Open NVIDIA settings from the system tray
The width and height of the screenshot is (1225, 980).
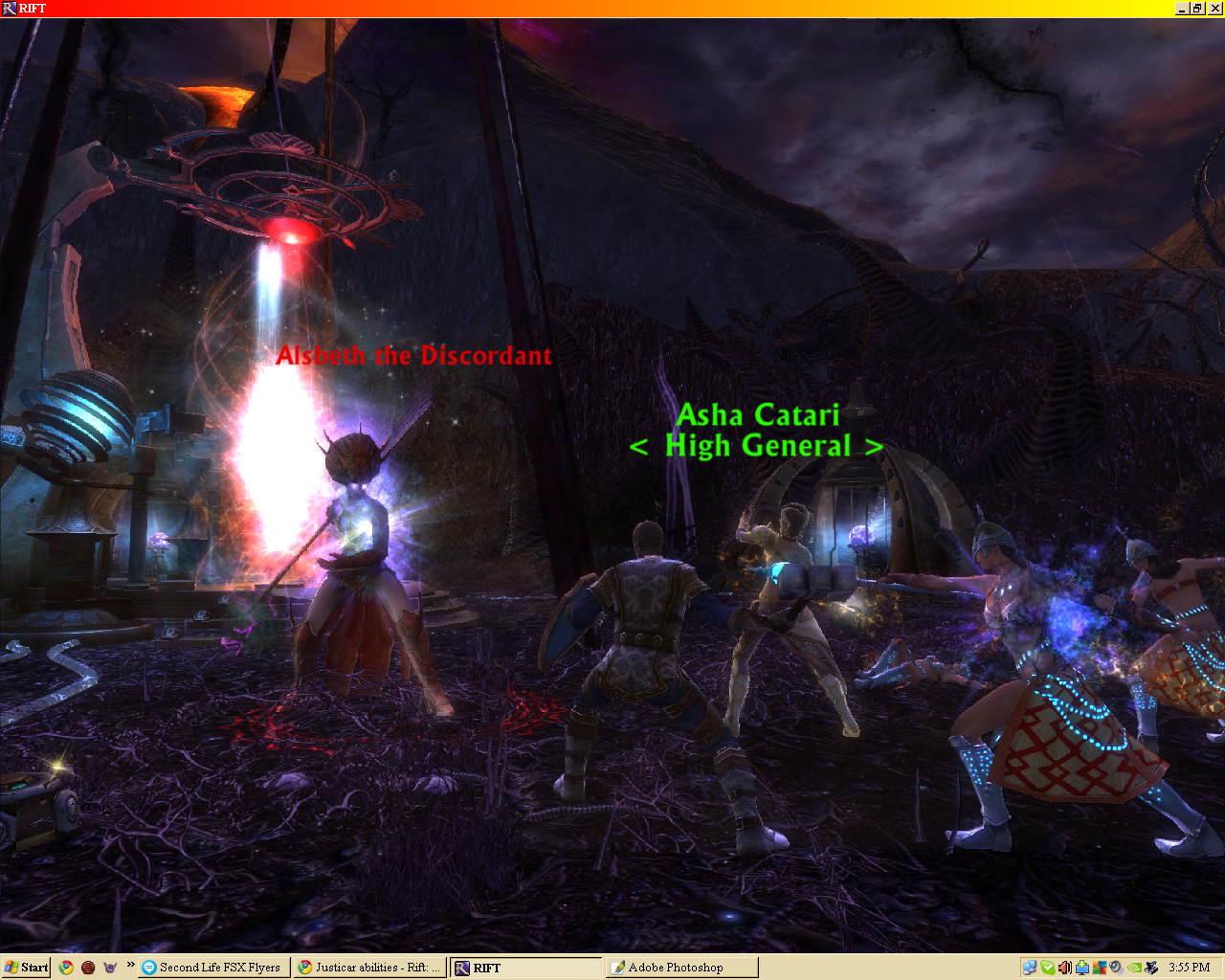point(1133,968)
